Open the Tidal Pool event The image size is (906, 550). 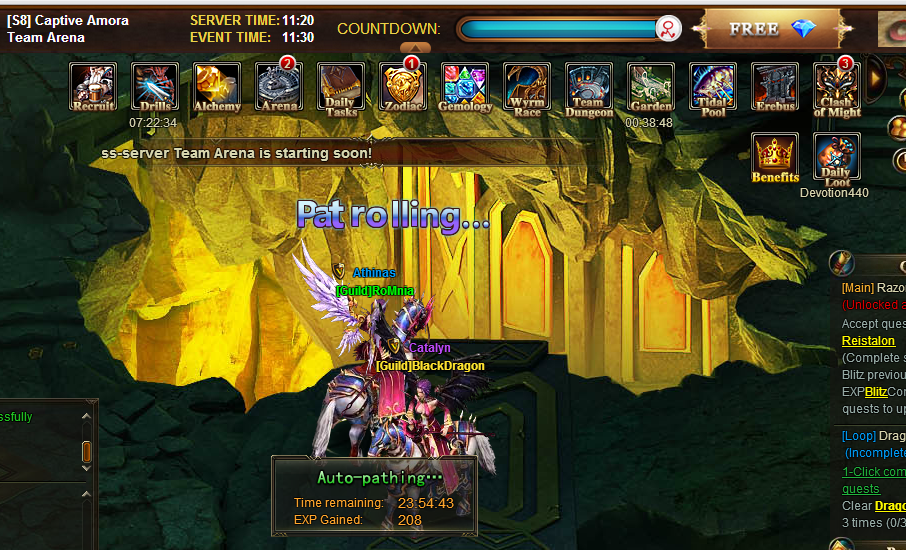pyautogui.click(x=713, y=86)
